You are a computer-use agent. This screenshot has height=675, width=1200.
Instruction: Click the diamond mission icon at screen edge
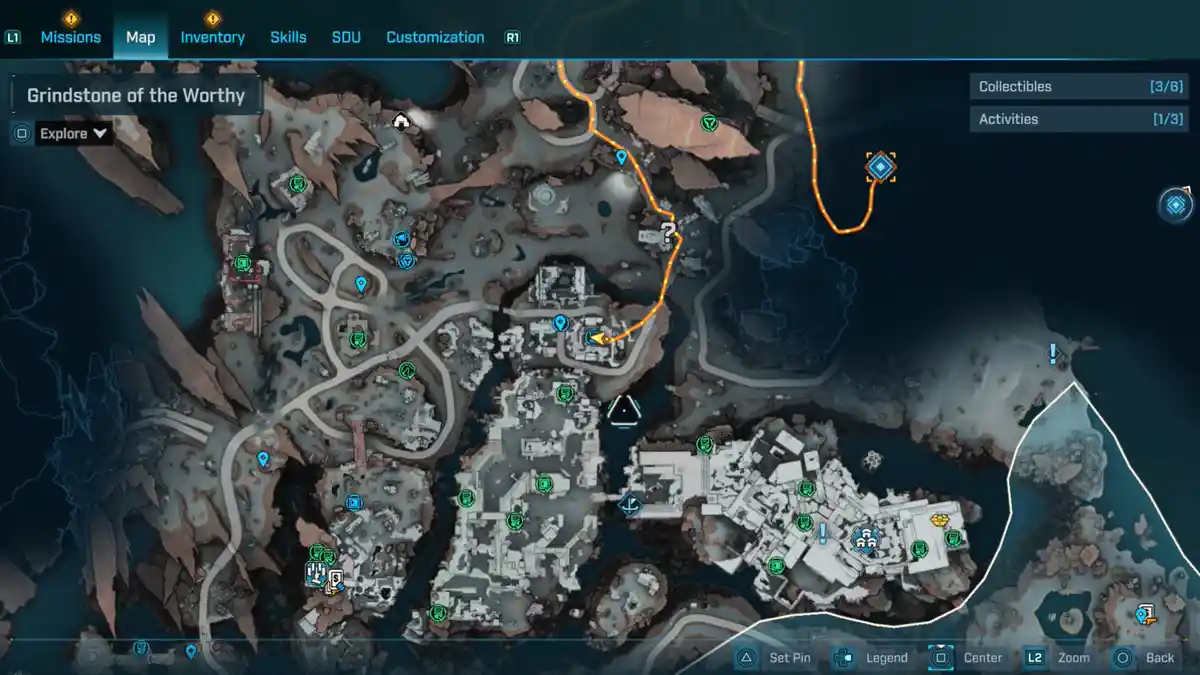(1176, 205)
